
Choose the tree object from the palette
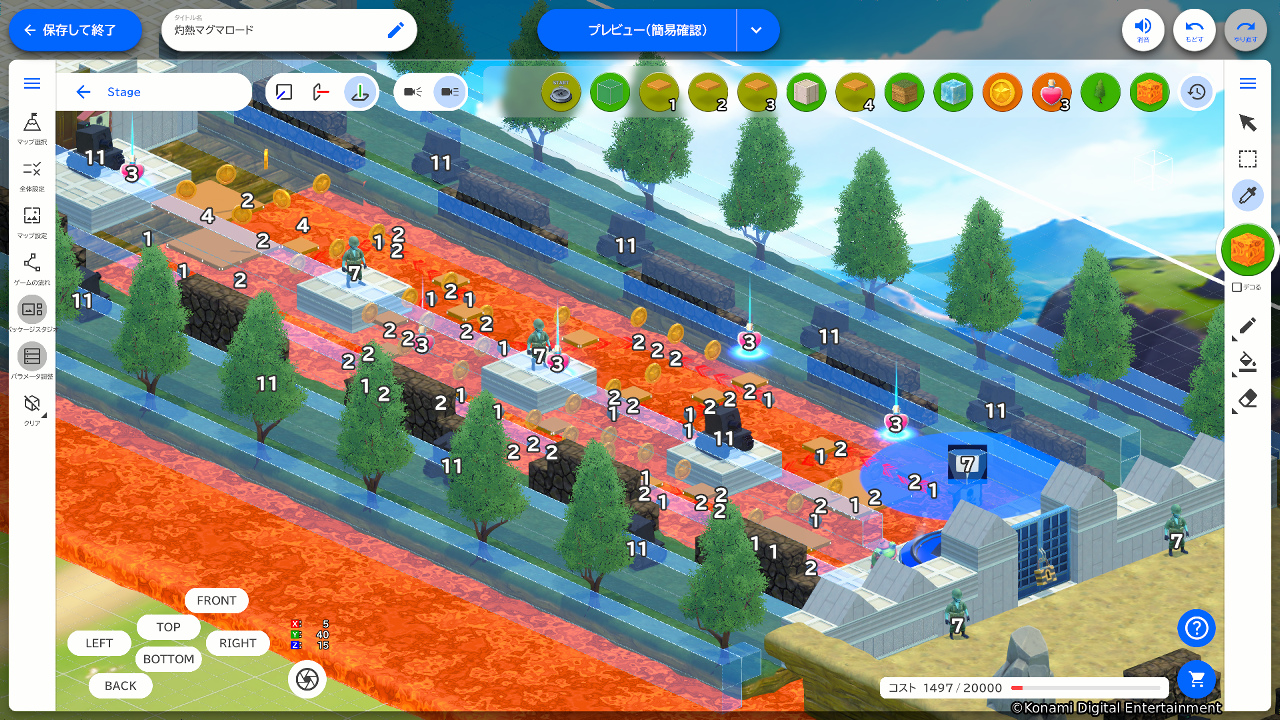click(1100, 92)
